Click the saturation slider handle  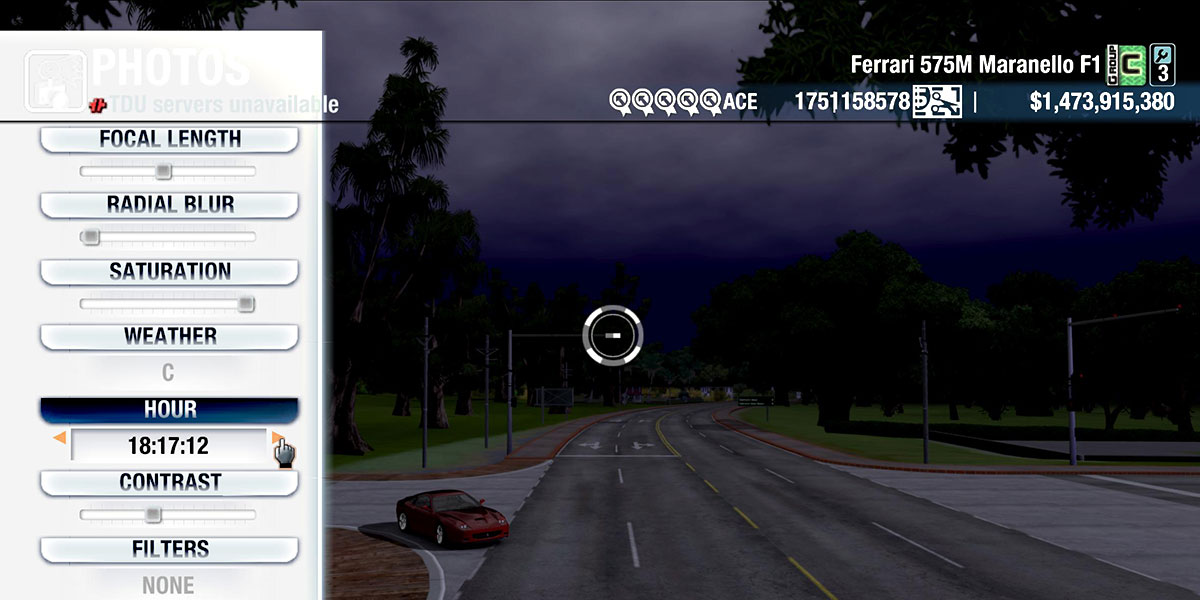246,304
